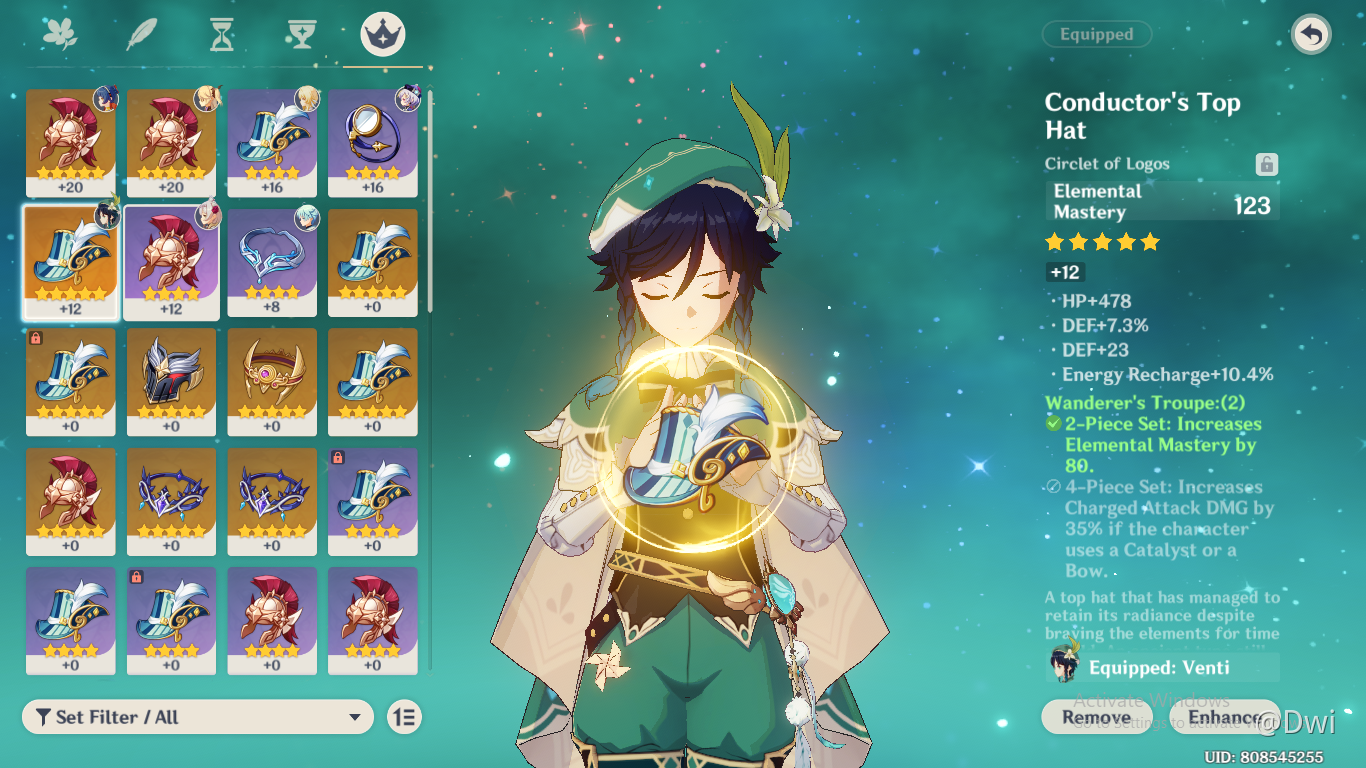Switch to the Plume of Death tab
The height and width of the screenshot is (768, 1366).
coord(140,33)
